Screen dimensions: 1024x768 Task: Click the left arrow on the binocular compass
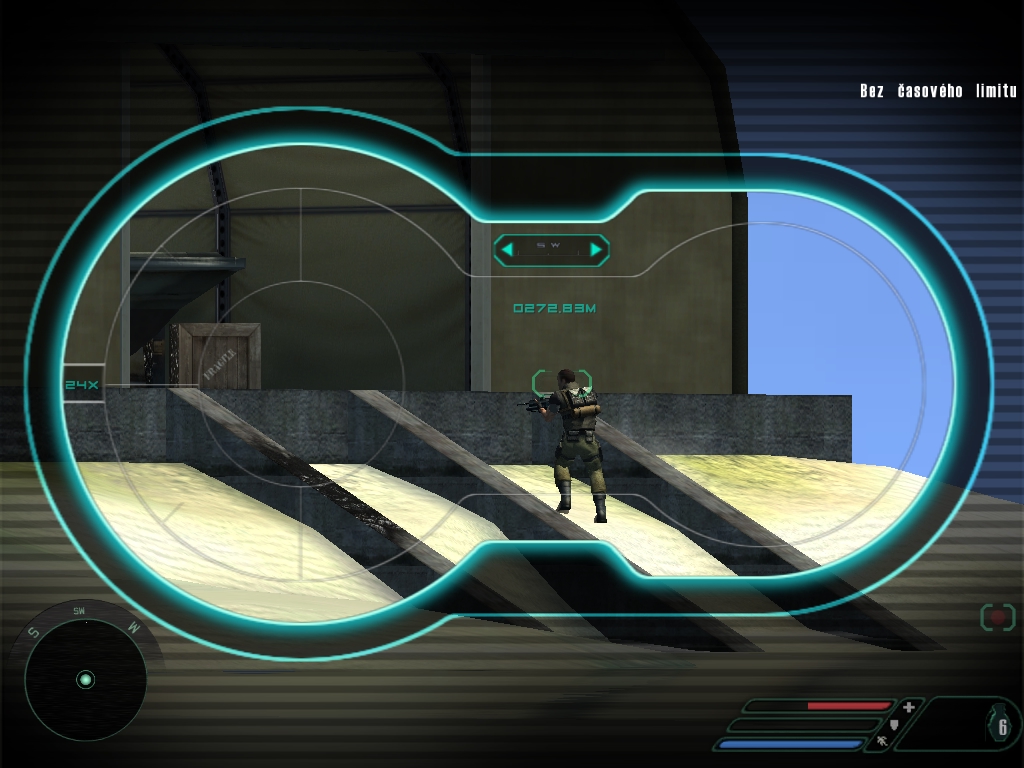507,249
